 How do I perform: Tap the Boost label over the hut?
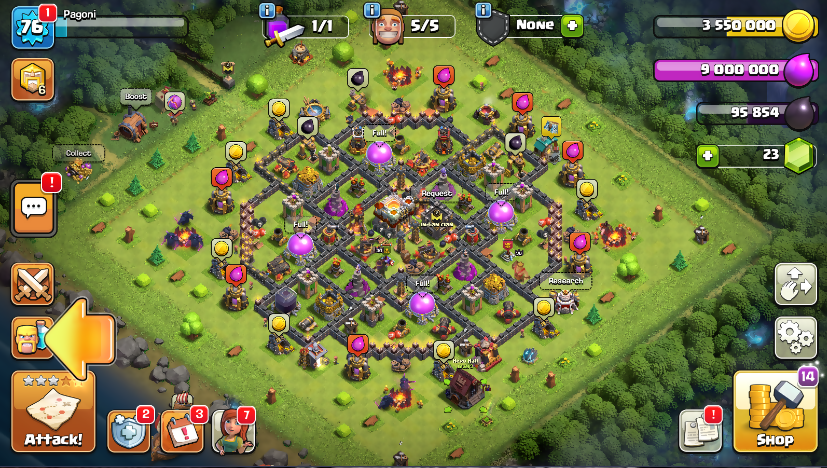coord(135,97)
